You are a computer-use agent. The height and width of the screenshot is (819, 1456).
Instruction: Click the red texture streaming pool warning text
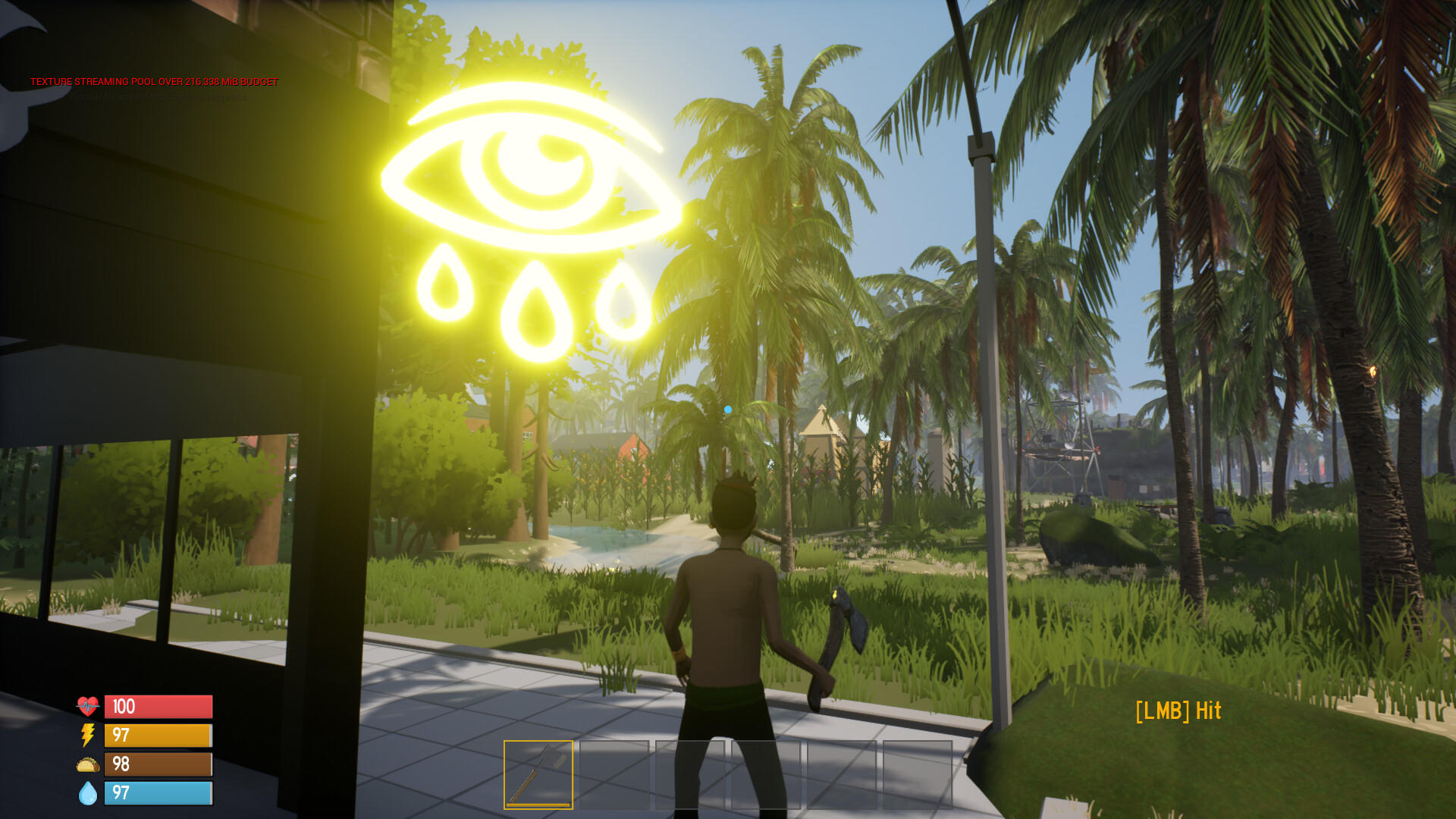pos(154,80)
